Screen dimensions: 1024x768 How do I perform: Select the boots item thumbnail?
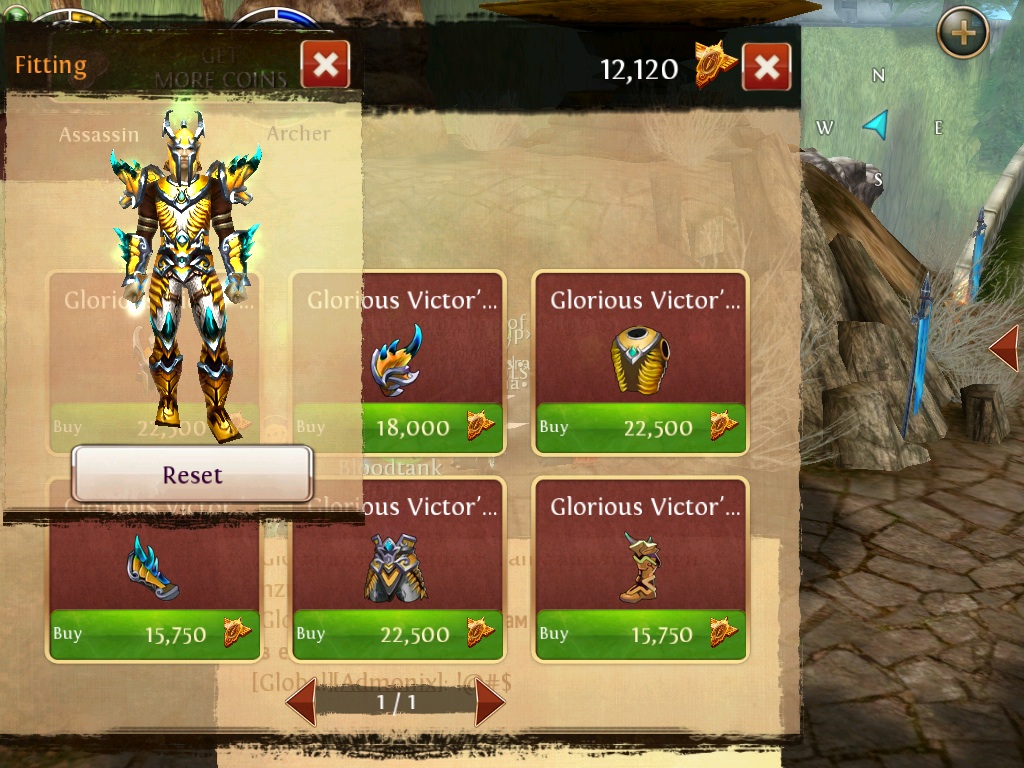point(638,567)
